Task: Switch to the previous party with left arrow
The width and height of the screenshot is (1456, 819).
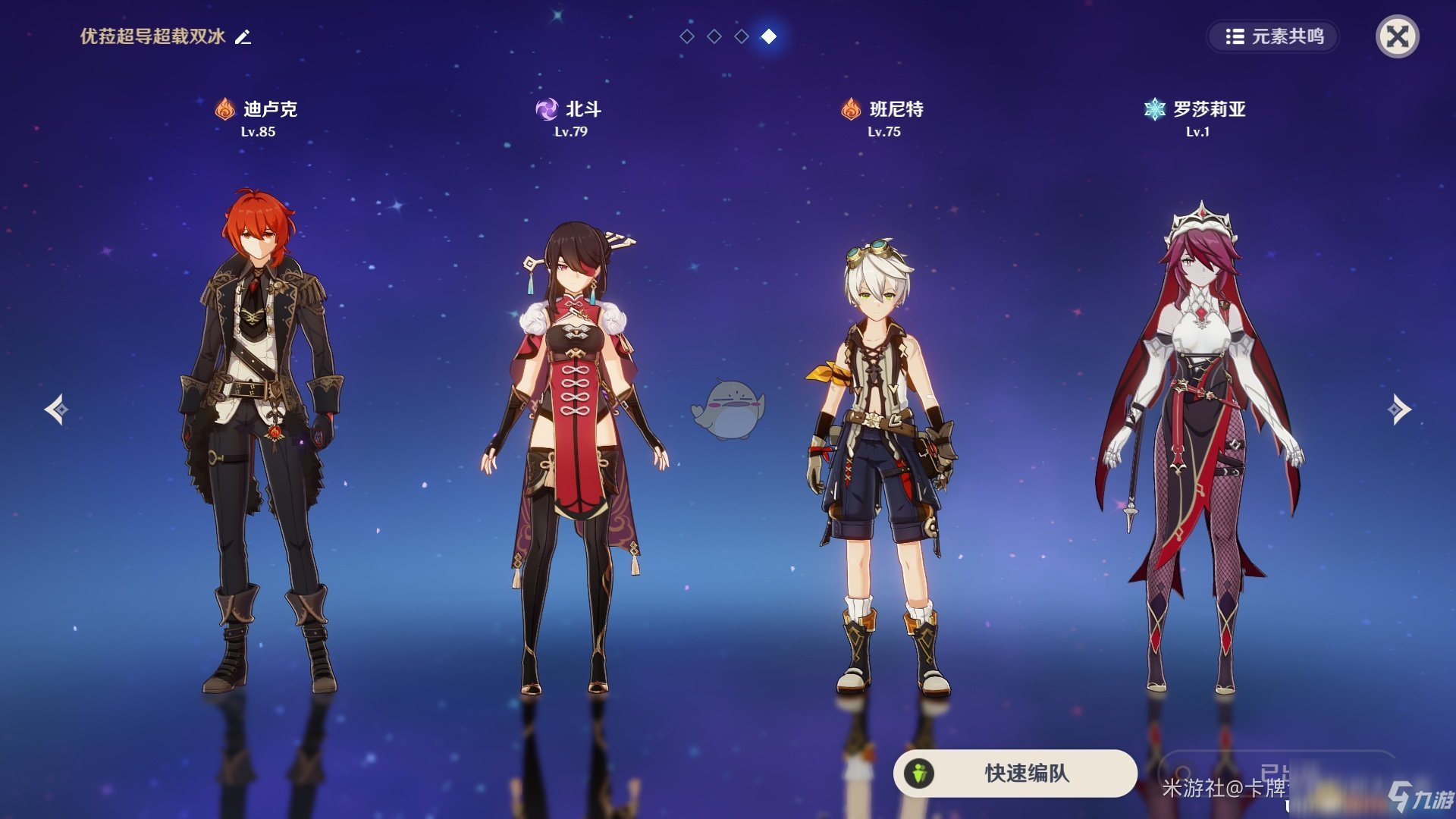Action: [56, 409]
